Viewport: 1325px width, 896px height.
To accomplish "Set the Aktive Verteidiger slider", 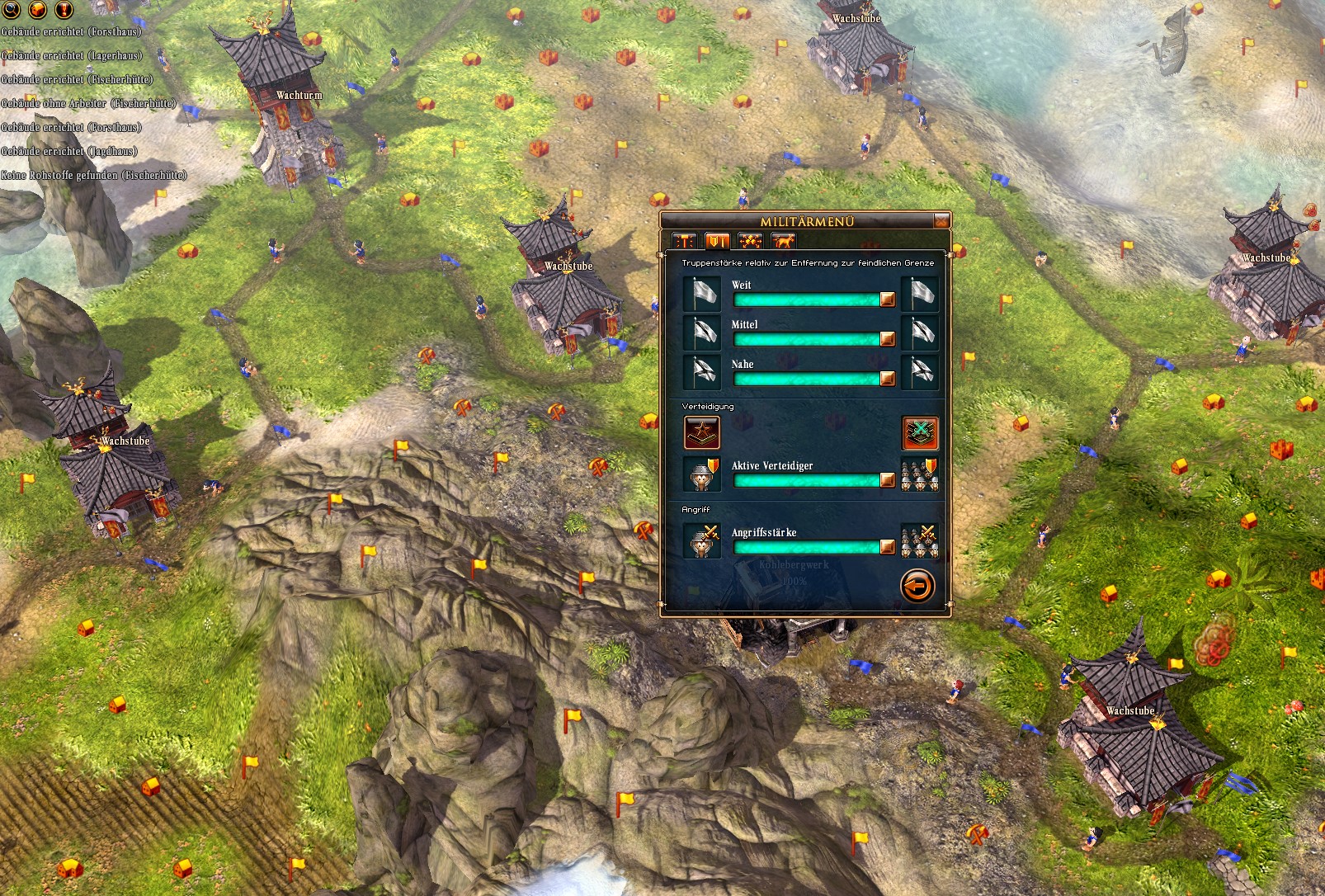I will [x=887, y=480].
